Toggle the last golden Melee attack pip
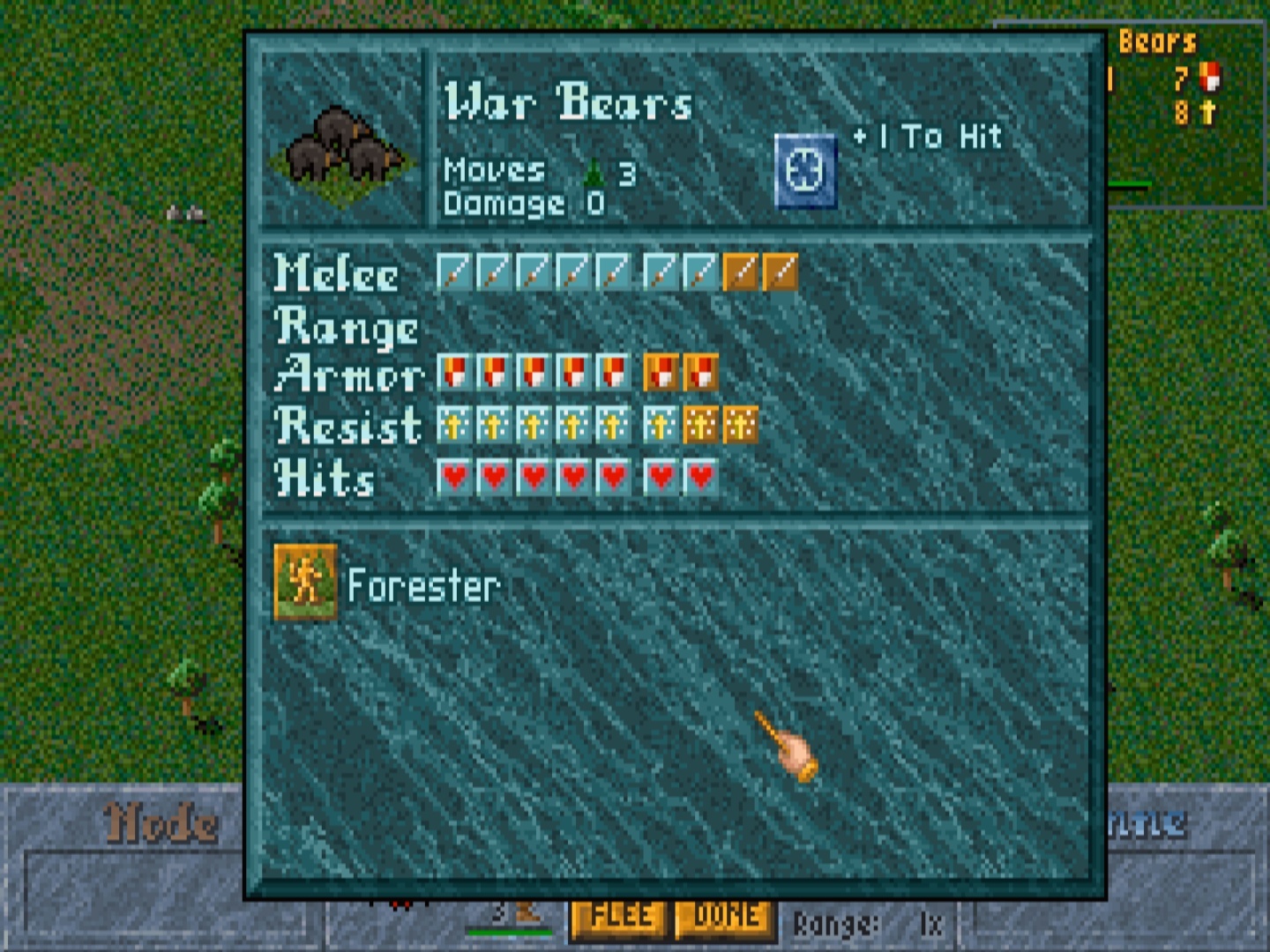This screenshot has width=1270, height=952. point(781,274)
